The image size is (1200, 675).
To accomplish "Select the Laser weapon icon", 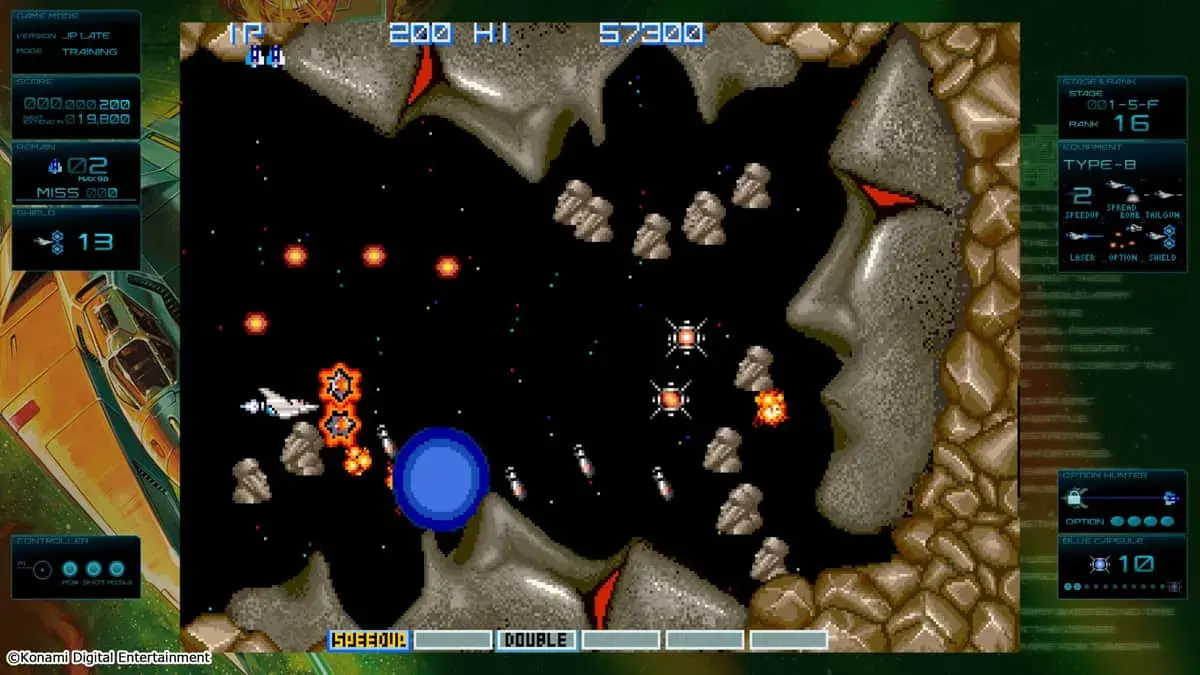I will pyautogui.click(x=1082, y=237).
